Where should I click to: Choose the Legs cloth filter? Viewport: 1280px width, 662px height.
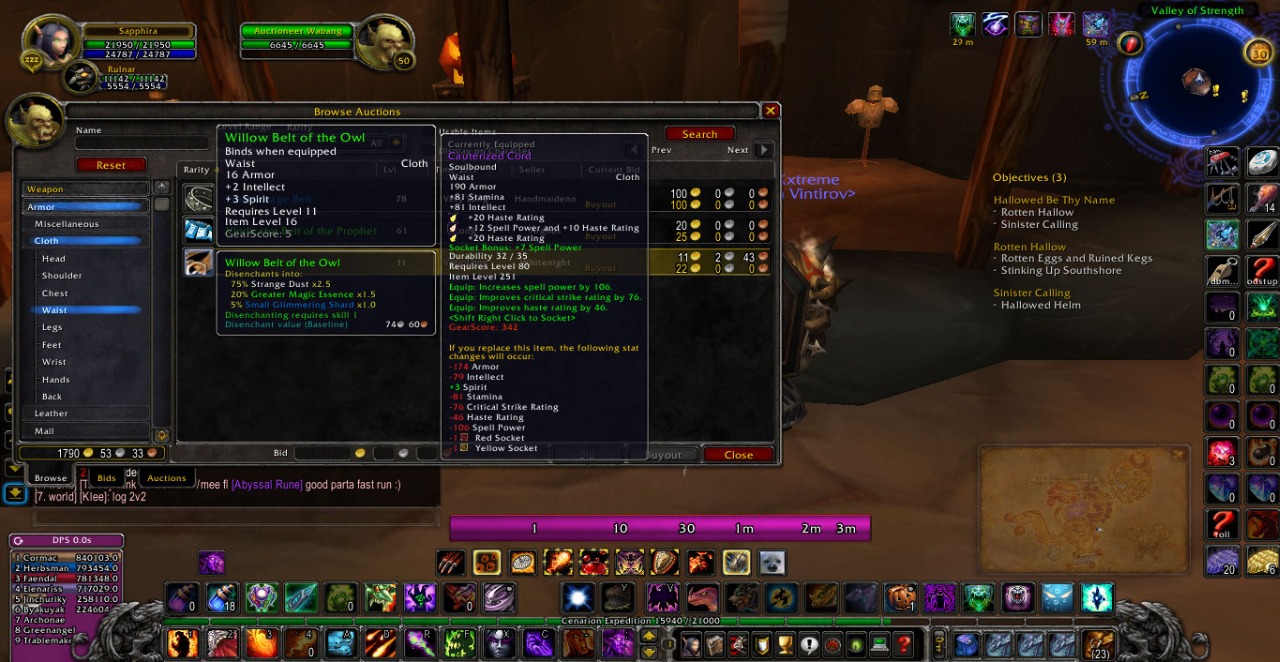[x=52, y=327]
